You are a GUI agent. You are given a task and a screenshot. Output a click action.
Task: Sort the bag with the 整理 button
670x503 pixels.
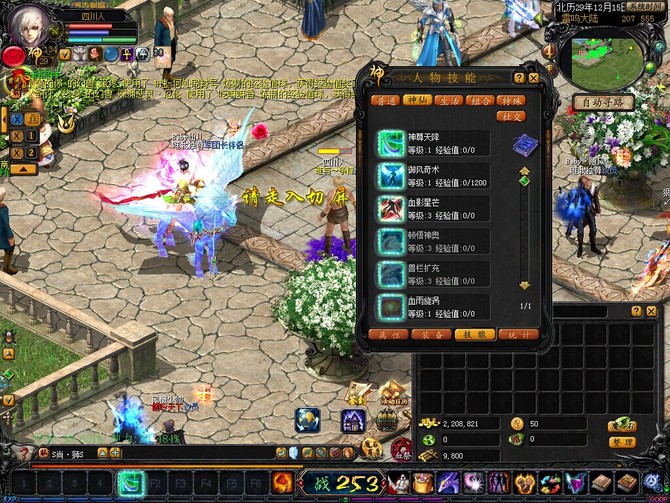click(622, 441)
